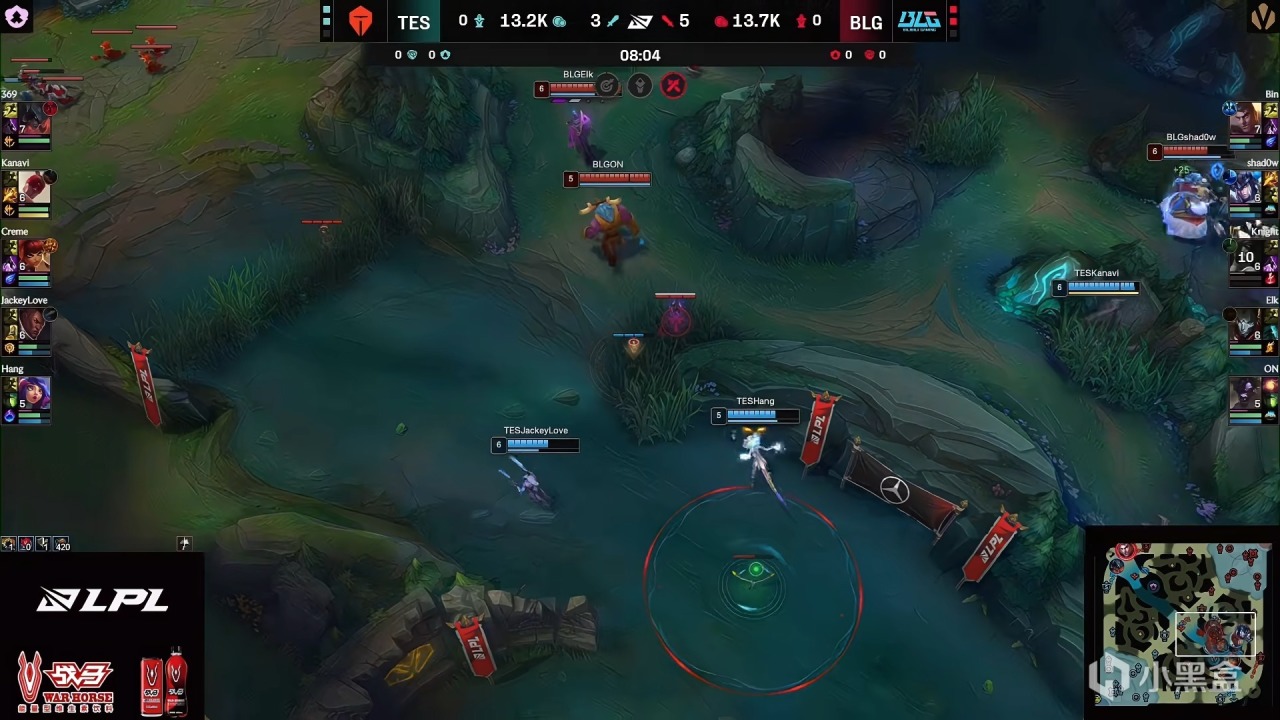The width and height of the screenshot is (1280, 720).
Task: Select Elk's champion portrait
Action: click(x=1246, y=324)
